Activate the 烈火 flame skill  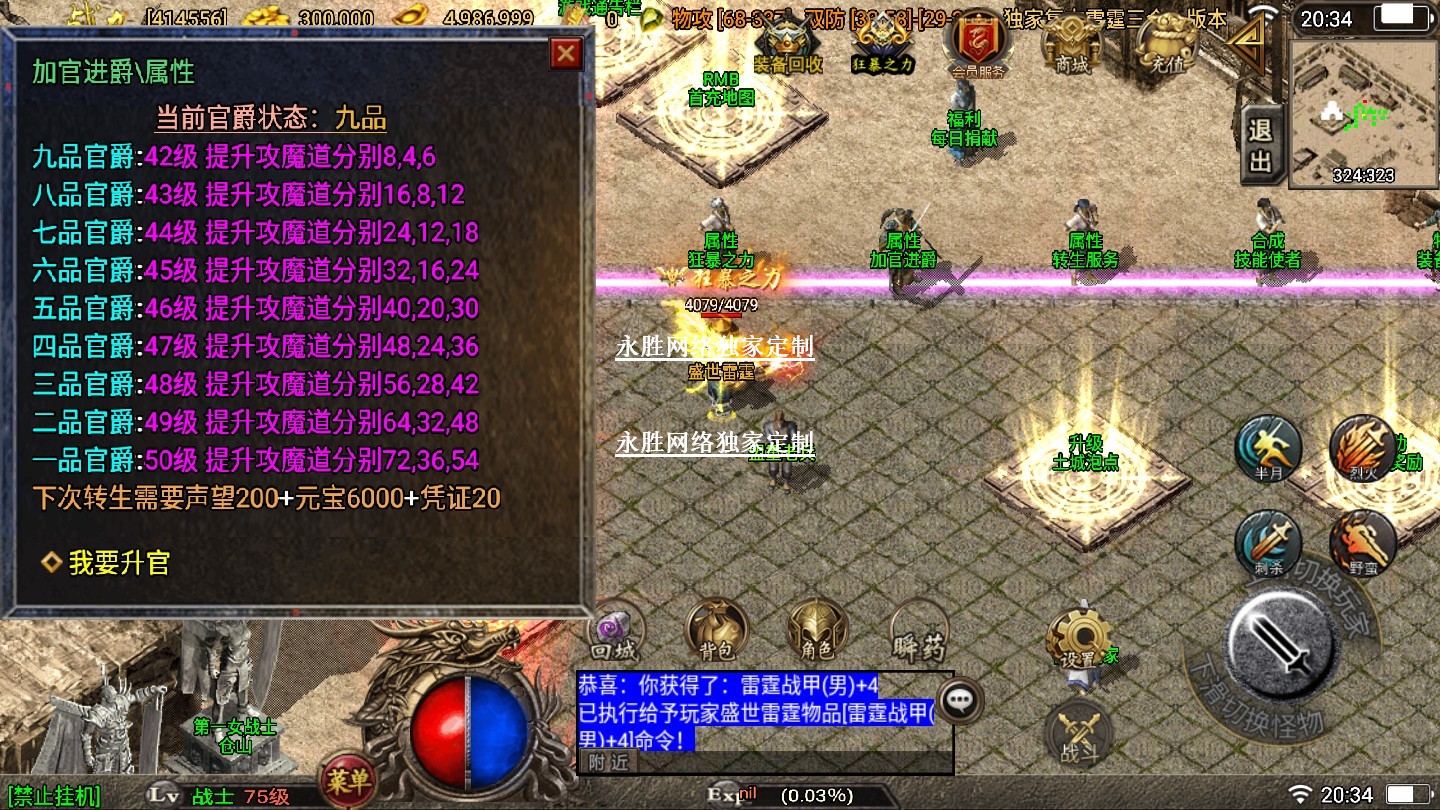1362,450
